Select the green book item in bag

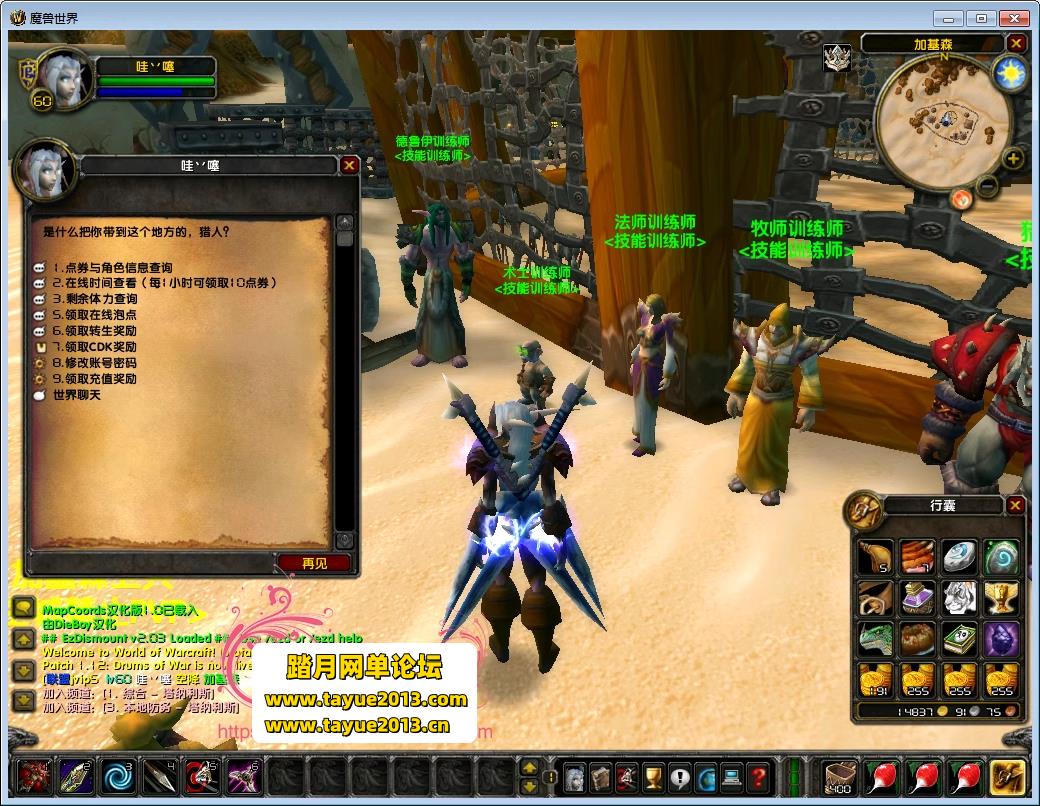click(x=959, y=639)
